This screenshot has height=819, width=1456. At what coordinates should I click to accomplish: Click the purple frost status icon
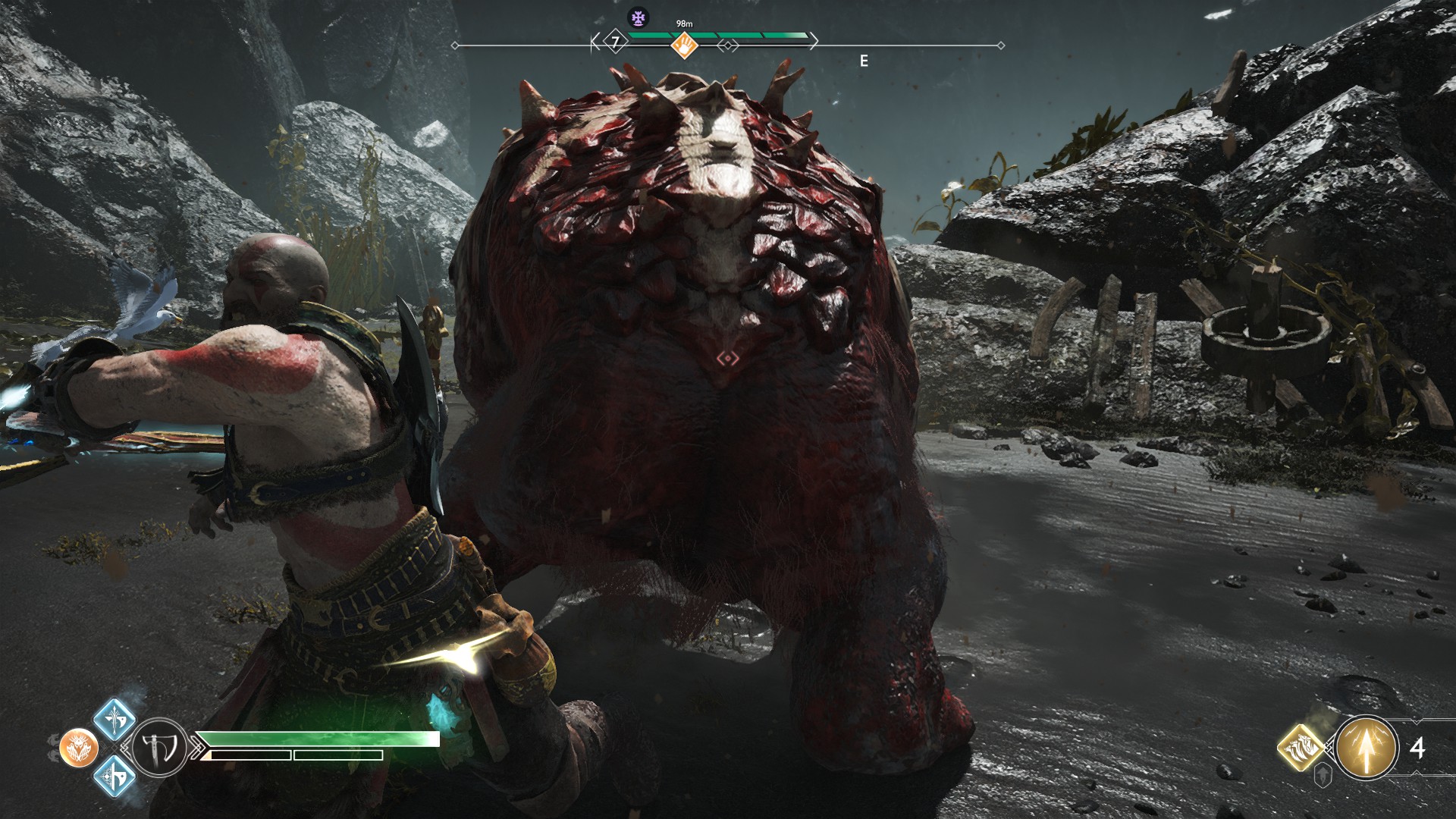coord(638,17)
